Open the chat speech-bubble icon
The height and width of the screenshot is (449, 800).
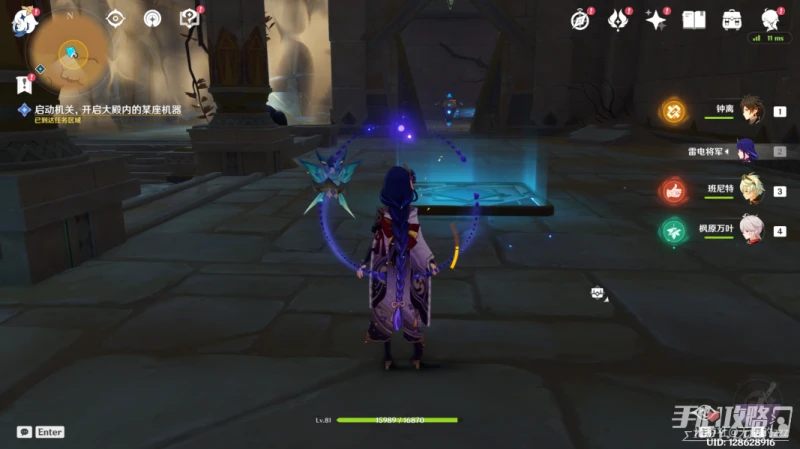[x=23, y=432]
